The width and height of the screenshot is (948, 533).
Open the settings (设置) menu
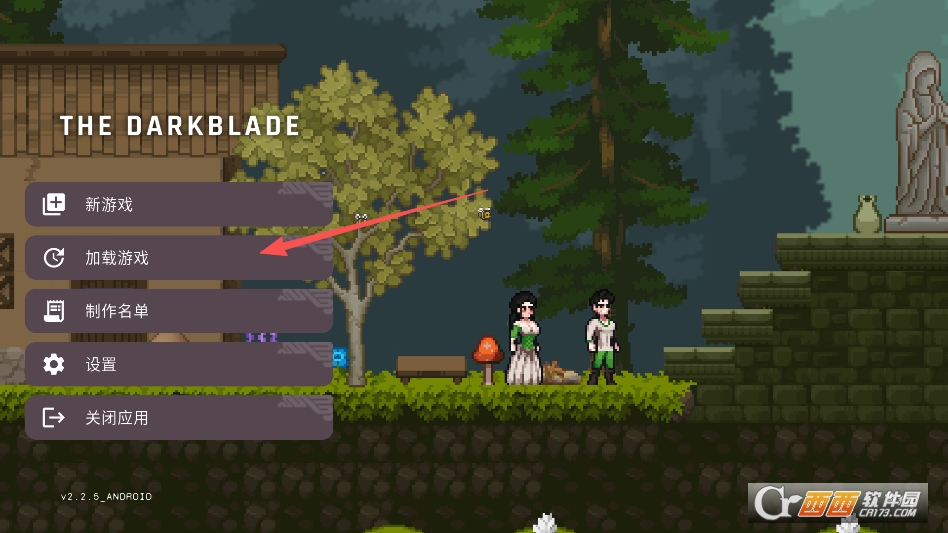(178, 364)
